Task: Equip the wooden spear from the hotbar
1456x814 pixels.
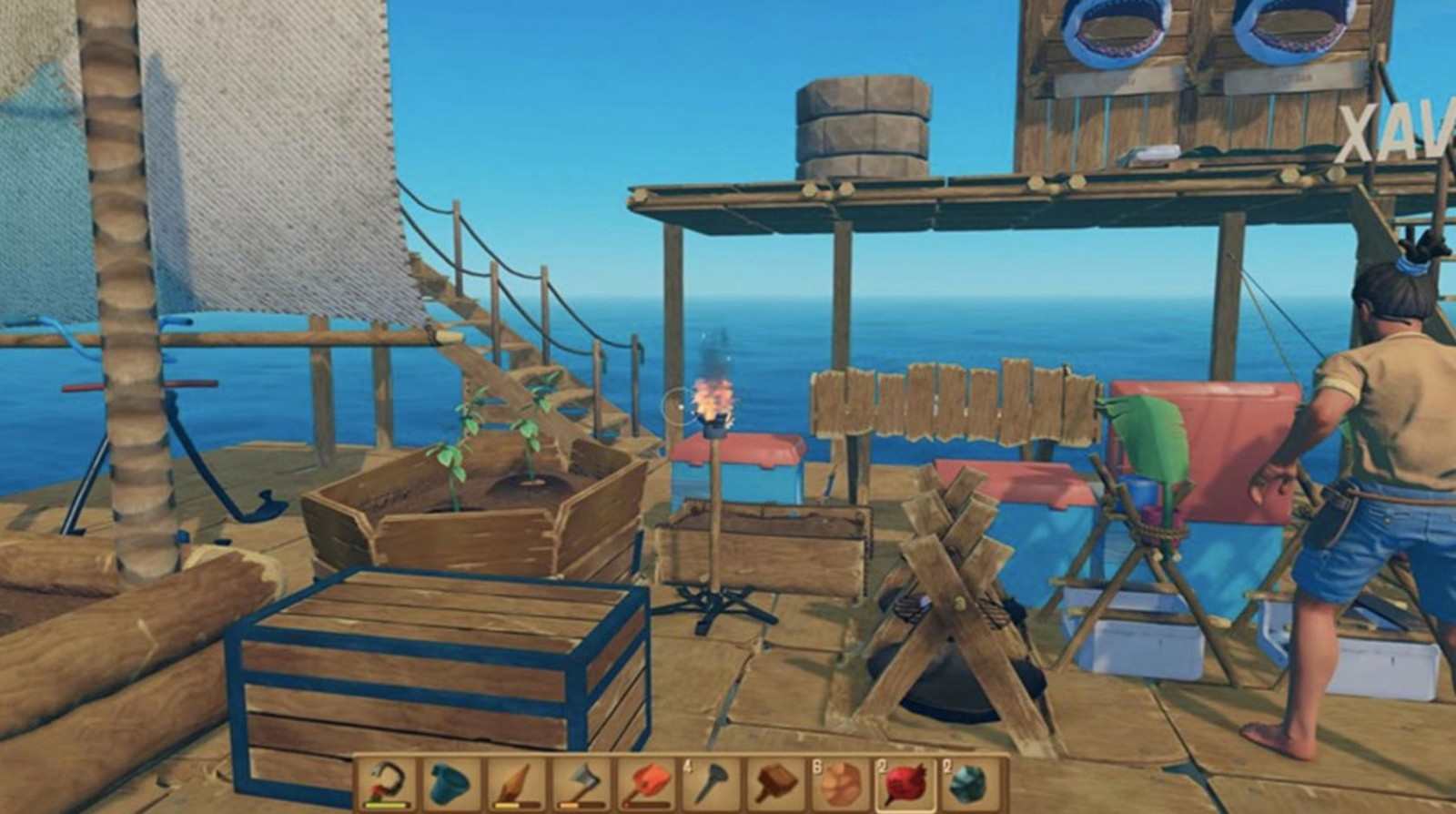Action: 516,783
